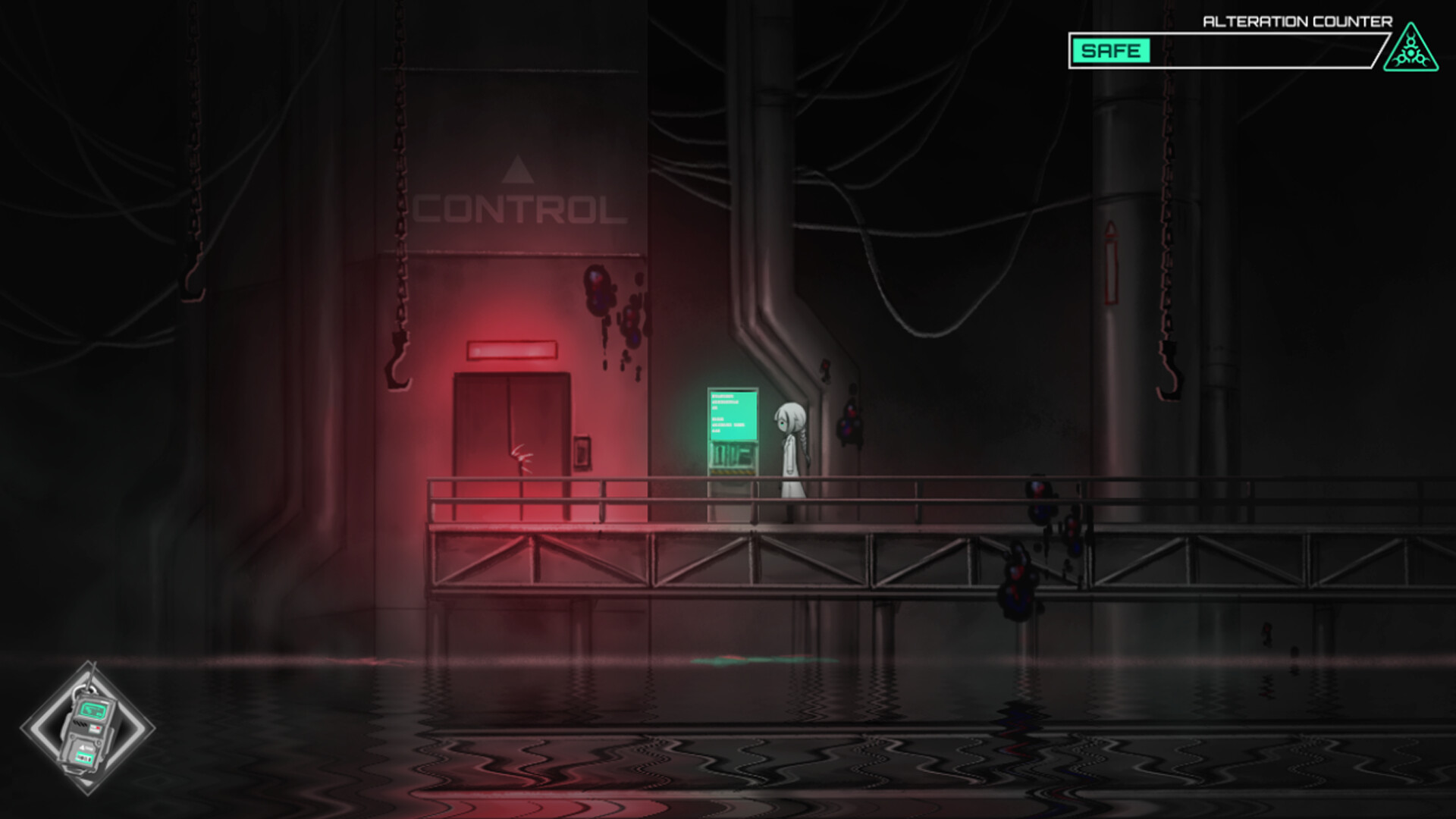Toggle the small red panel beside the door
This screenshot has height=819, width=1456.
tap(582, 452)
